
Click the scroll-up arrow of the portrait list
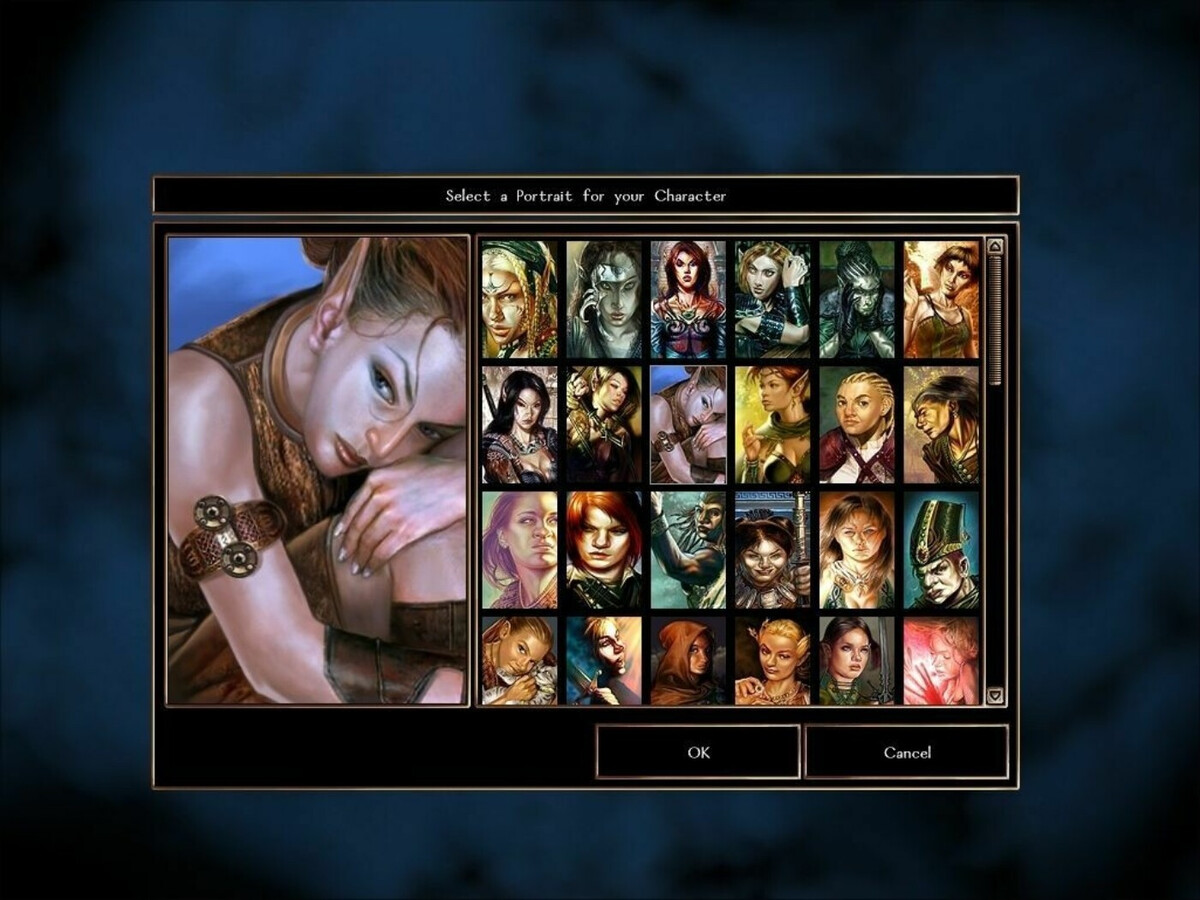pos(995,246)
